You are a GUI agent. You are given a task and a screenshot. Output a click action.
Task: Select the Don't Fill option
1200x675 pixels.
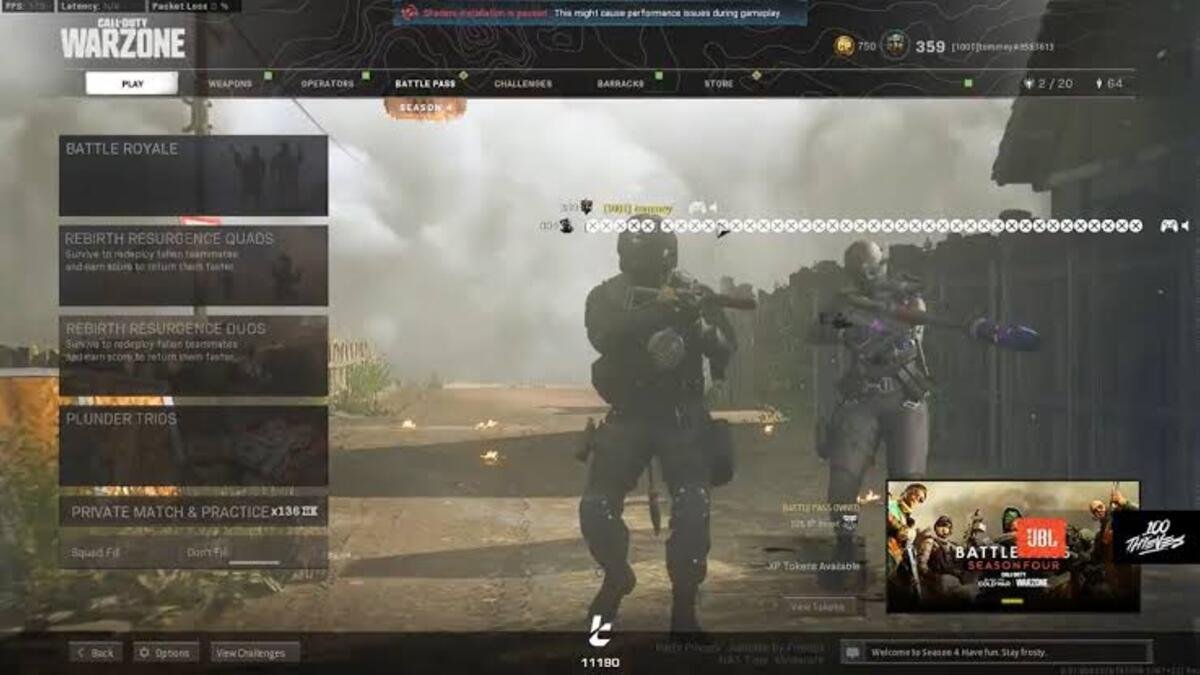[207, 552]
